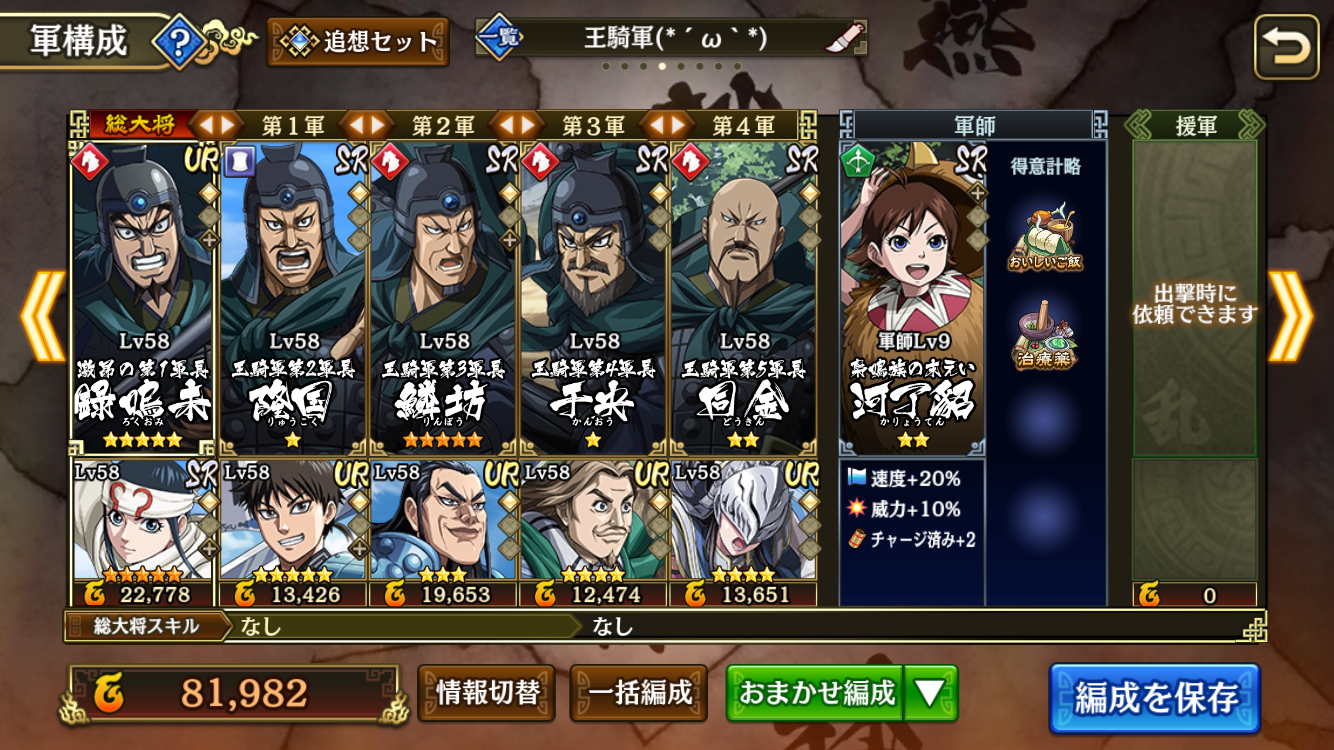Screen dimensions: 1334x750
Task: Toggle info display with 情報切替
Action: [x=488, y=693]
